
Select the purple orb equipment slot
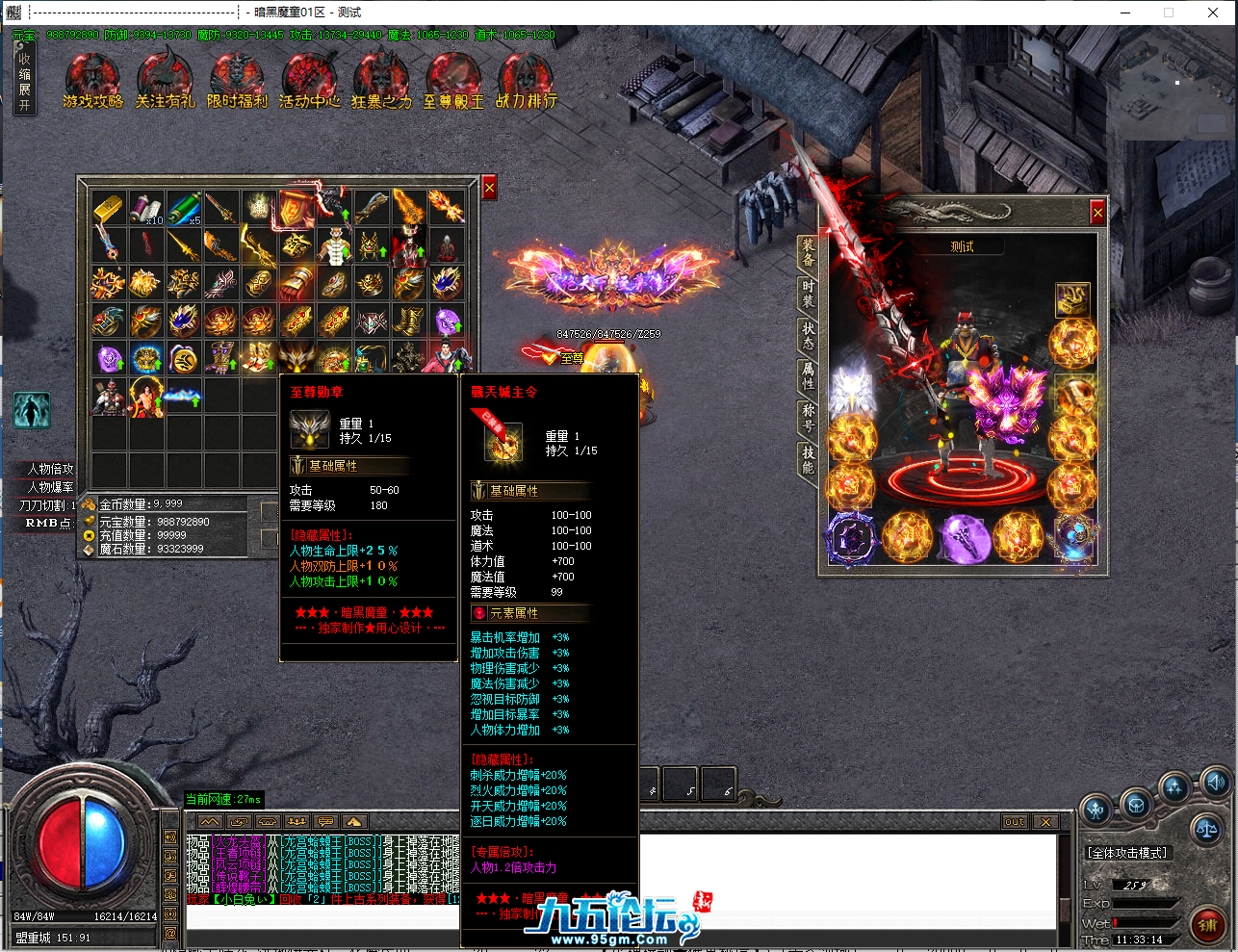click(962, 537)
